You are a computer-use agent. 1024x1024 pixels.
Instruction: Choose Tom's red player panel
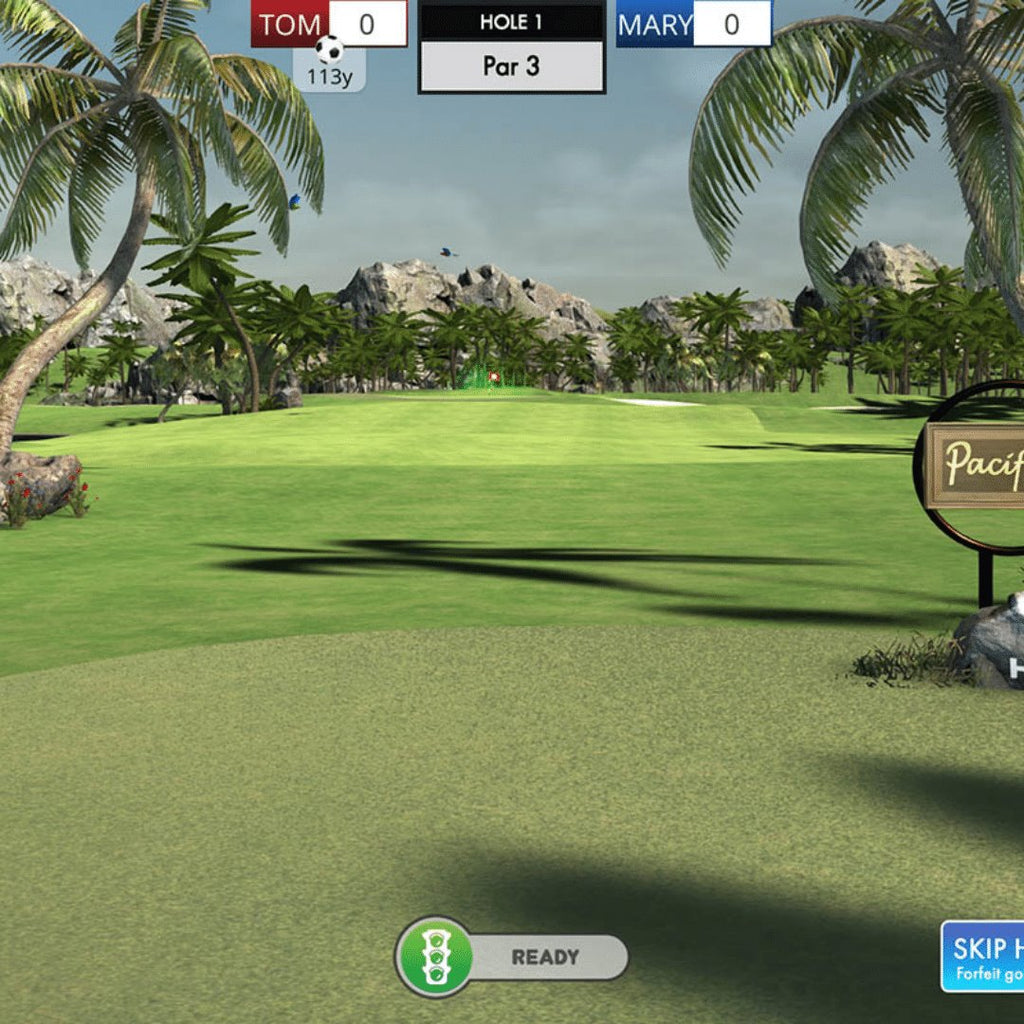[329, 24]
